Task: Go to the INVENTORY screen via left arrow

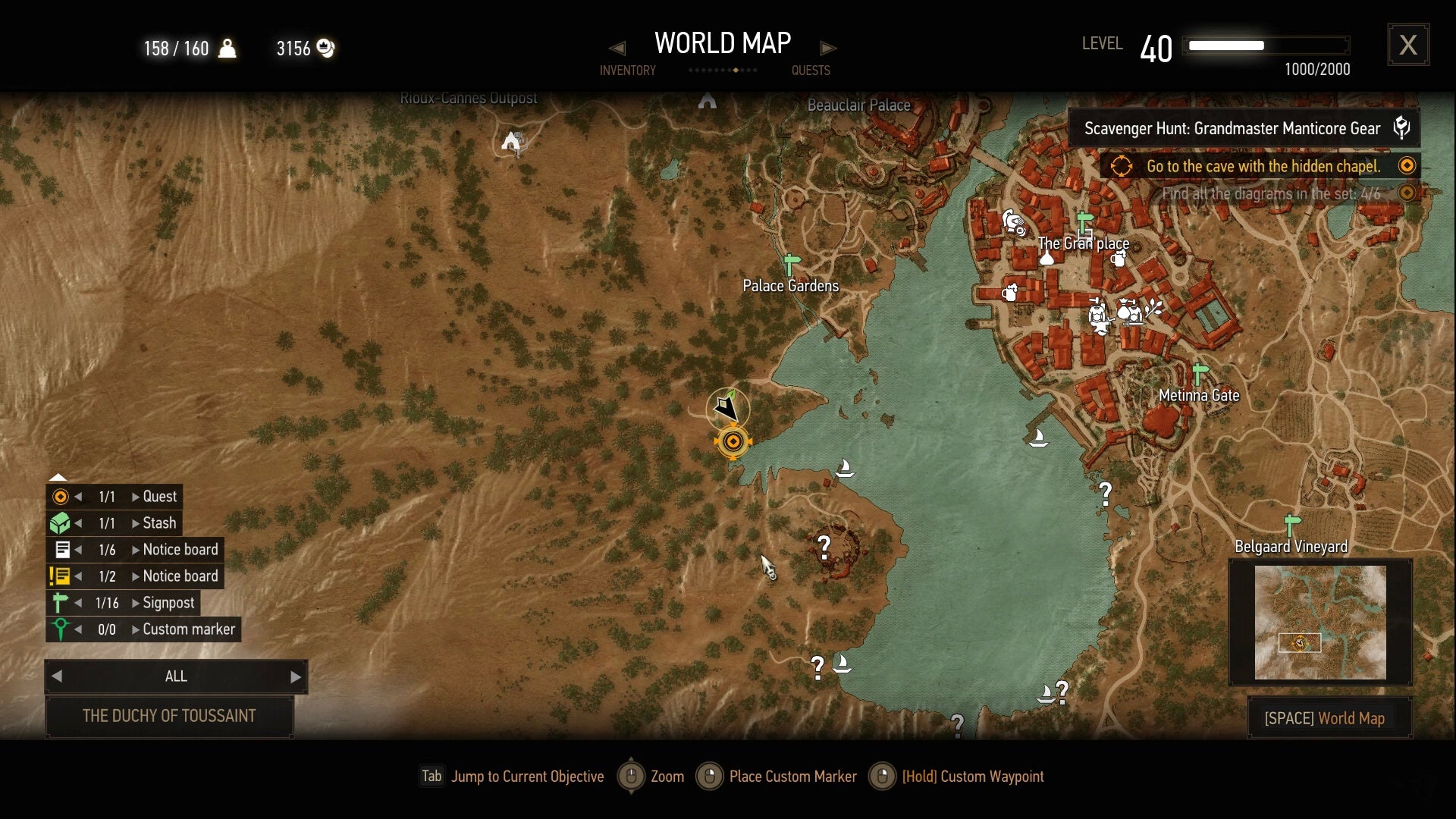Action: pyautogui.click(x=619, y=48)
